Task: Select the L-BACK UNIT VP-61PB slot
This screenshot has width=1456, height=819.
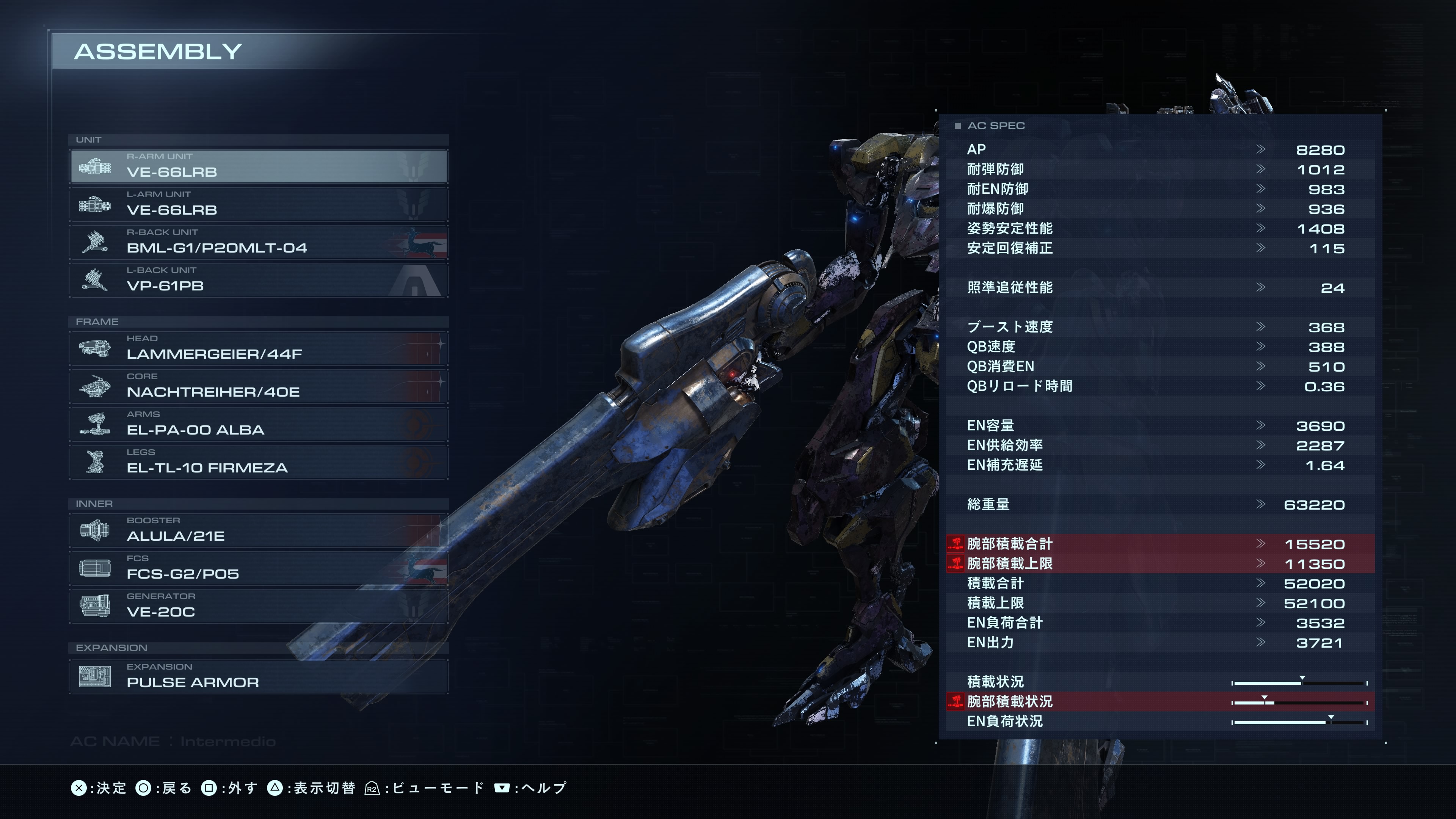Action: [x=259, y=280]
